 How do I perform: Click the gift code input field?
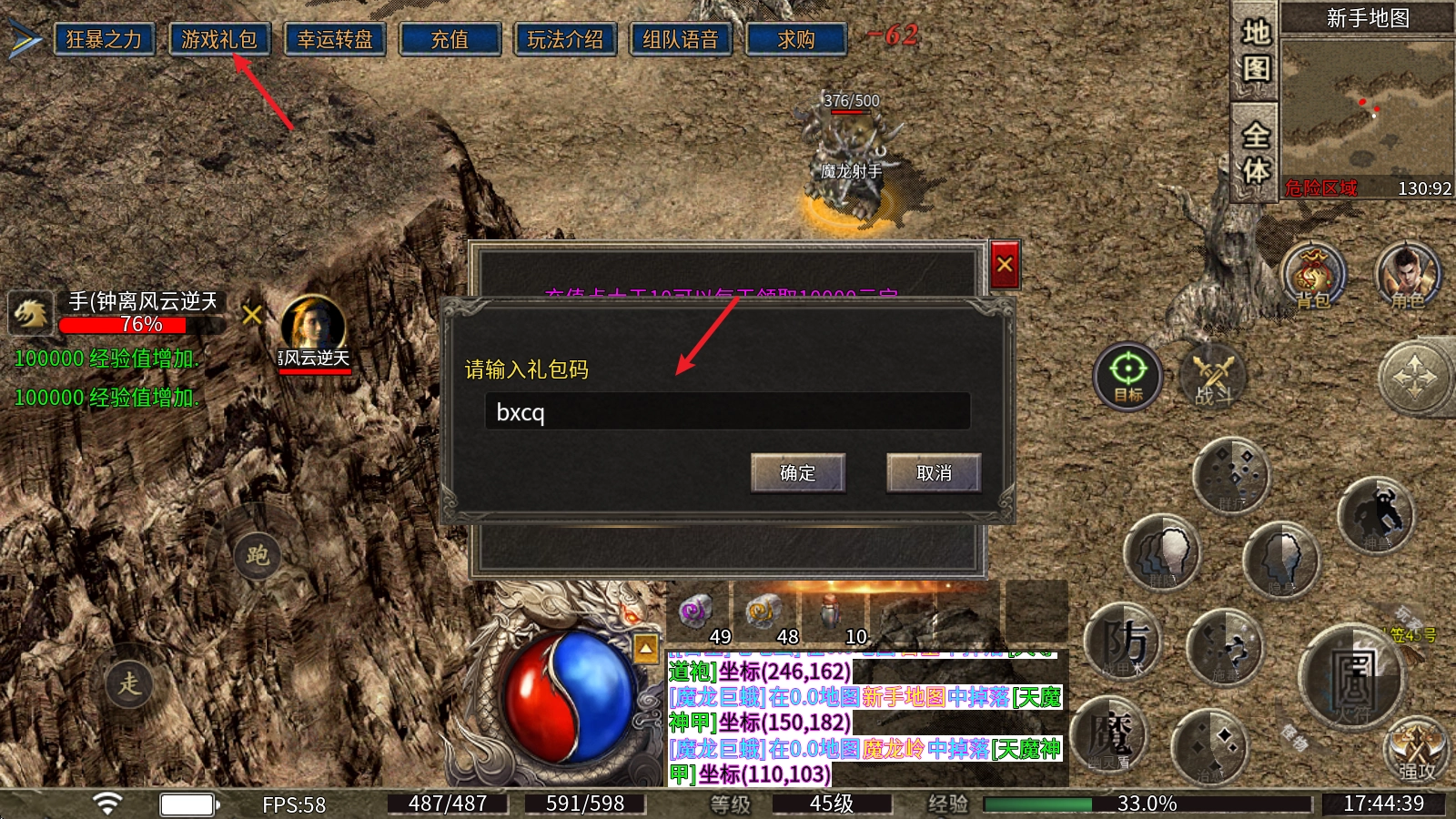(727, 412)
